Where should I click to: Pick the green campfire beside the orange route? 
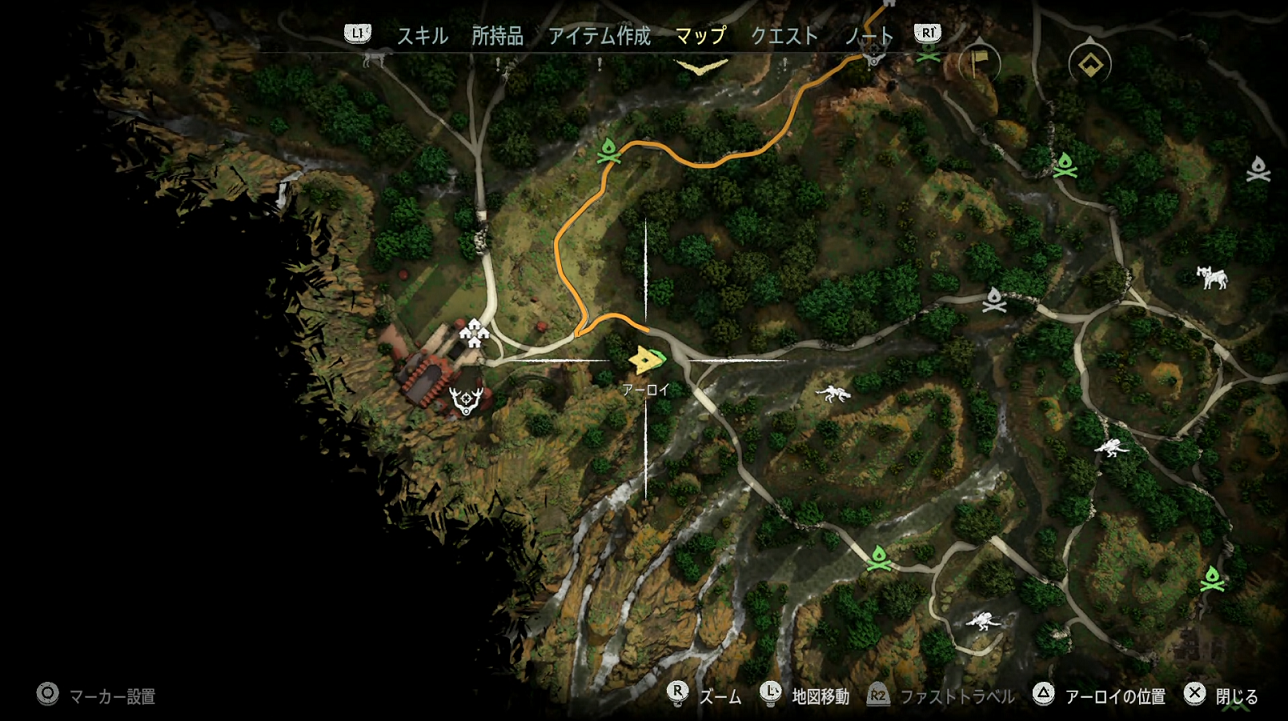608,153
